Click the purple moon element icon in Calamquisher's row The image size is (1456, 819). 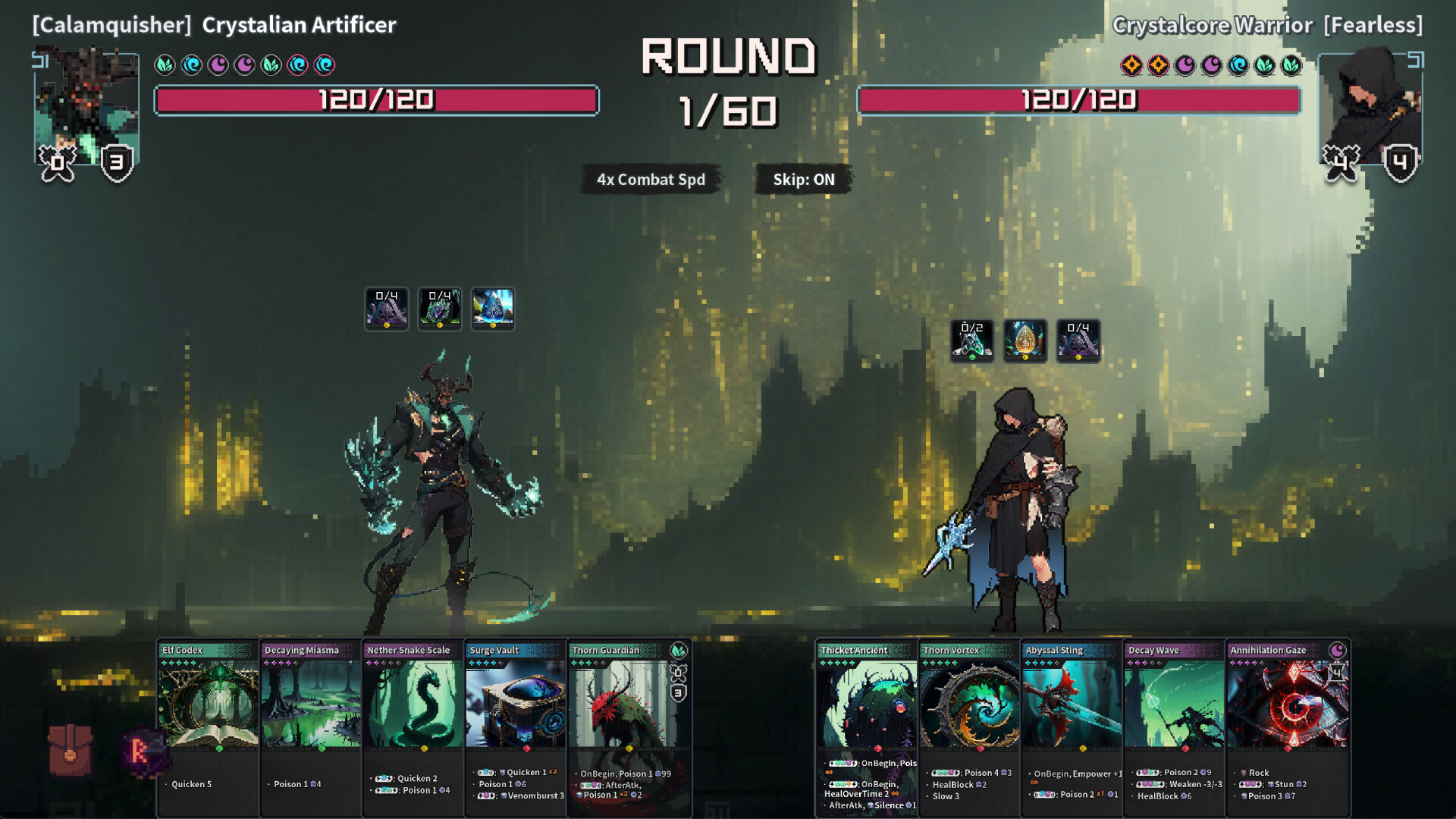[x=219, y=64]
